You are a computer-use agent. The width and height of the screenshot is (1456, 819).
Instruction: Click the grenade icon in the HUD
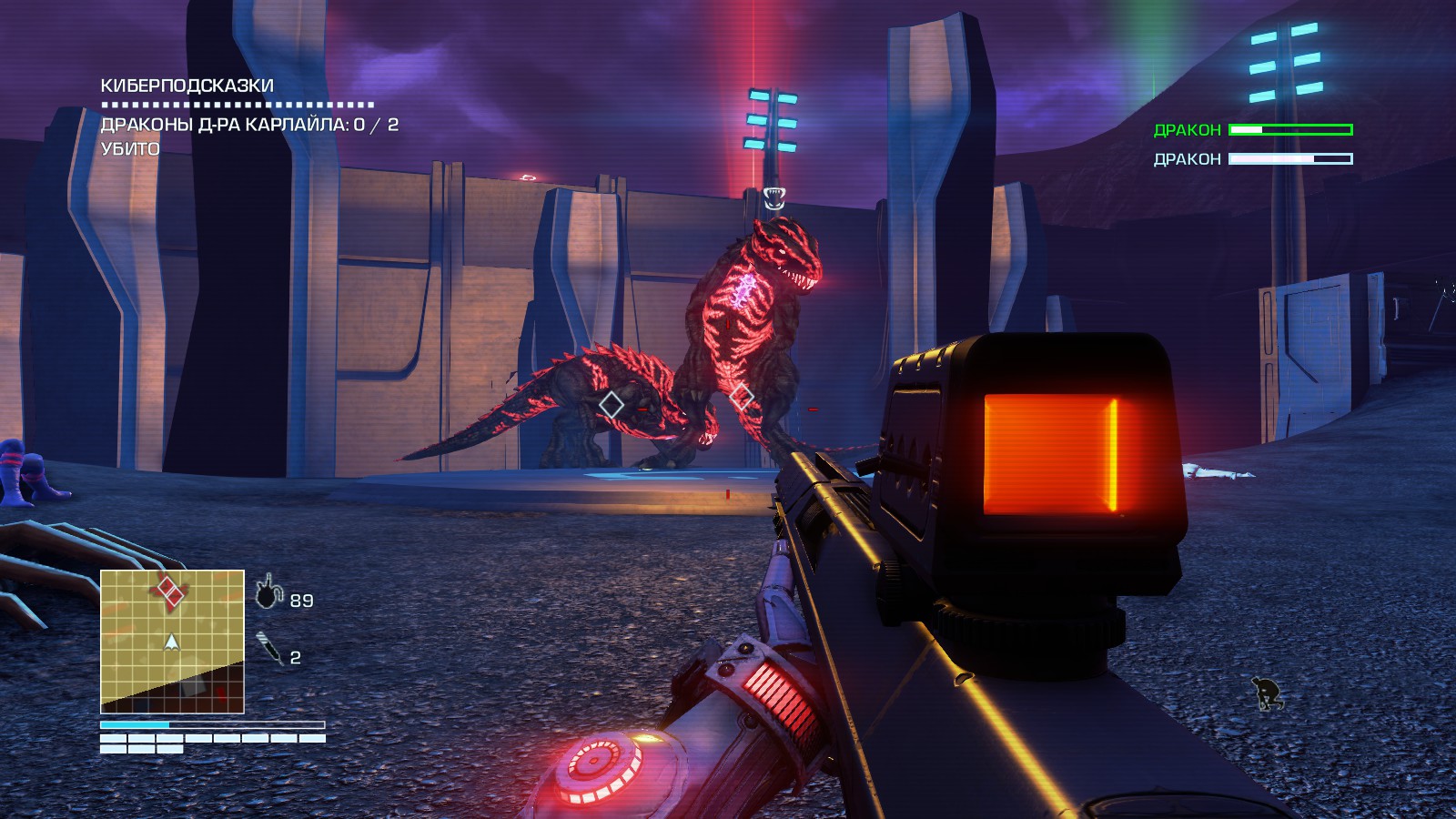click(268, 592)
